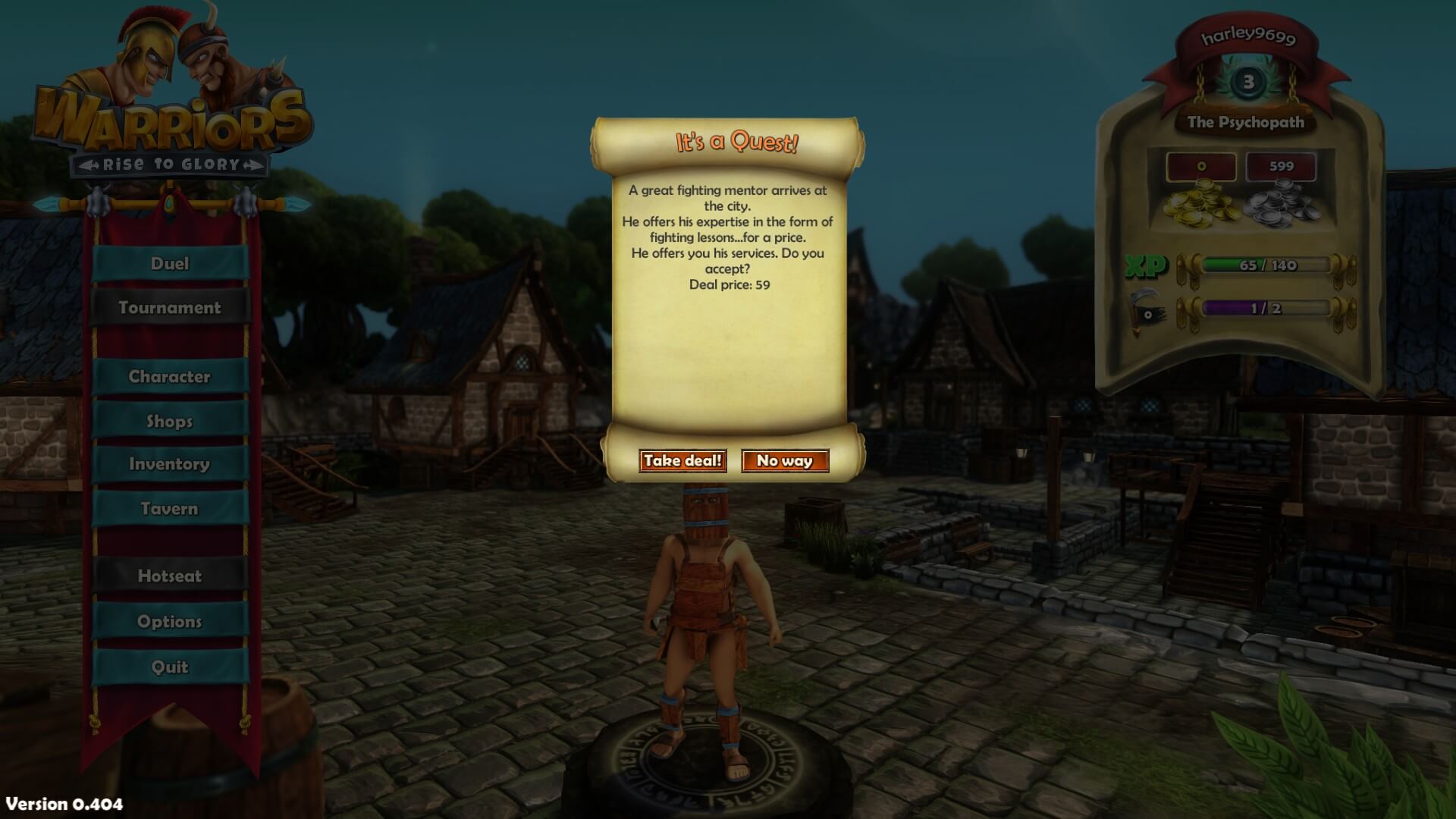
Task: Open the Inventory
Action: tap(170, 464)
